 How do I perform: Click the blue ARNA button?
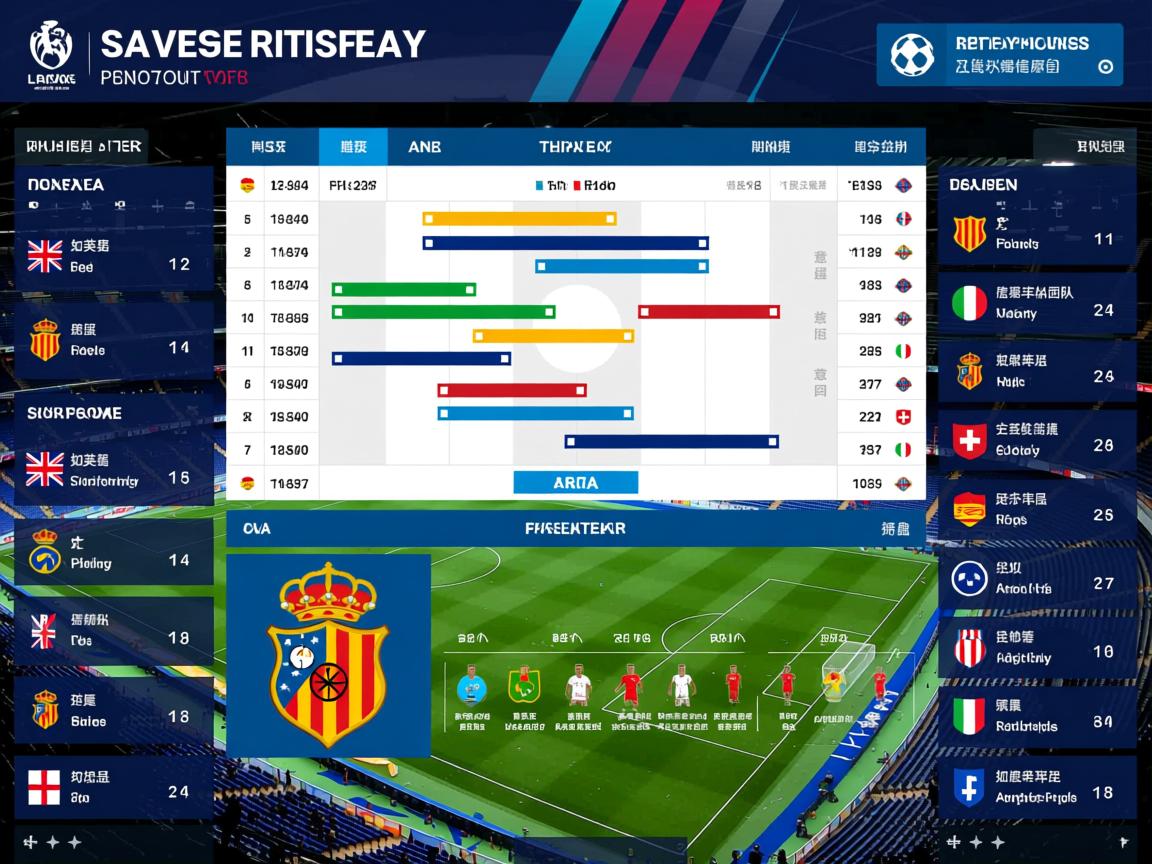(x=575, y=483)
